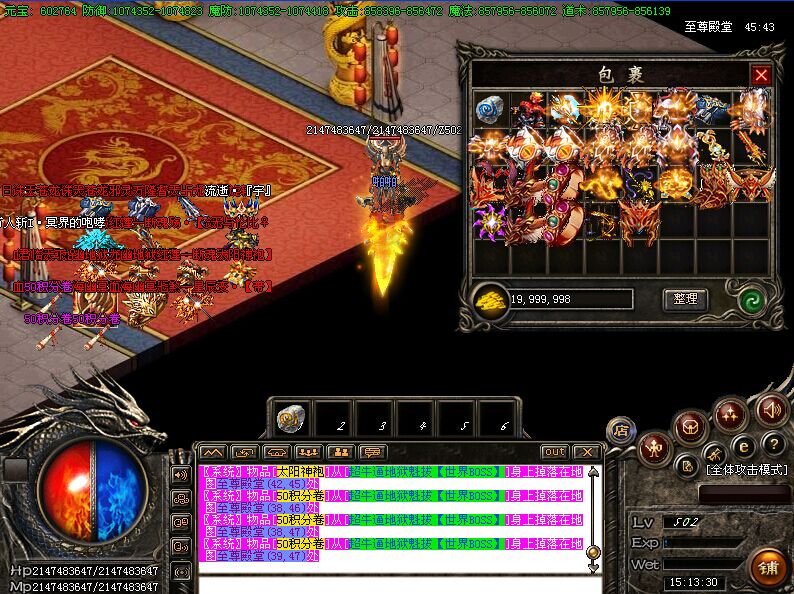The image size is (794, 594).
Task: Open the speech bubble chat channel button
Action: pos(372,452)
